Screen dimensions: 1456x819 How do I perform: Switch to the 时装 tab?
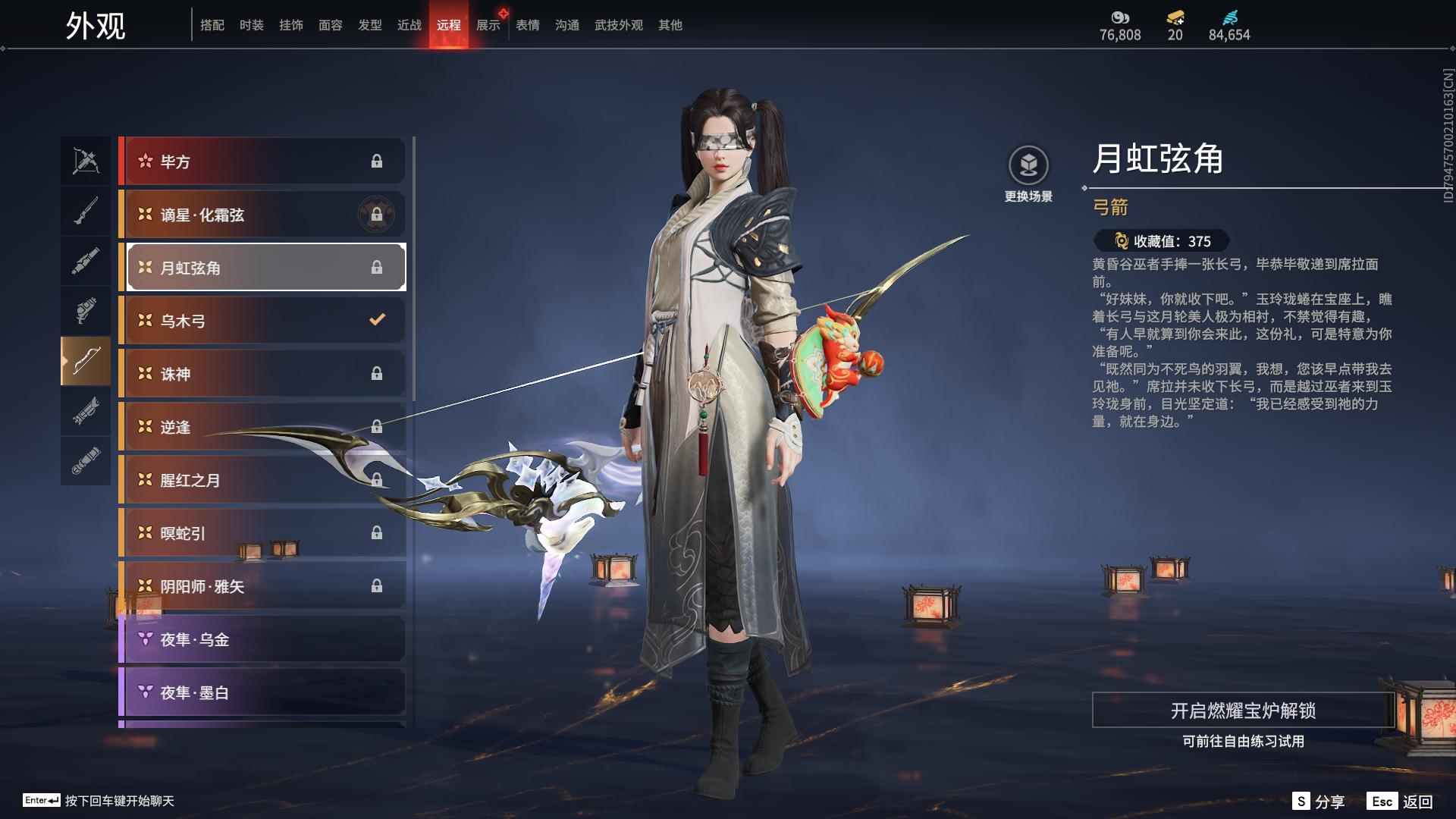(251, 24)
